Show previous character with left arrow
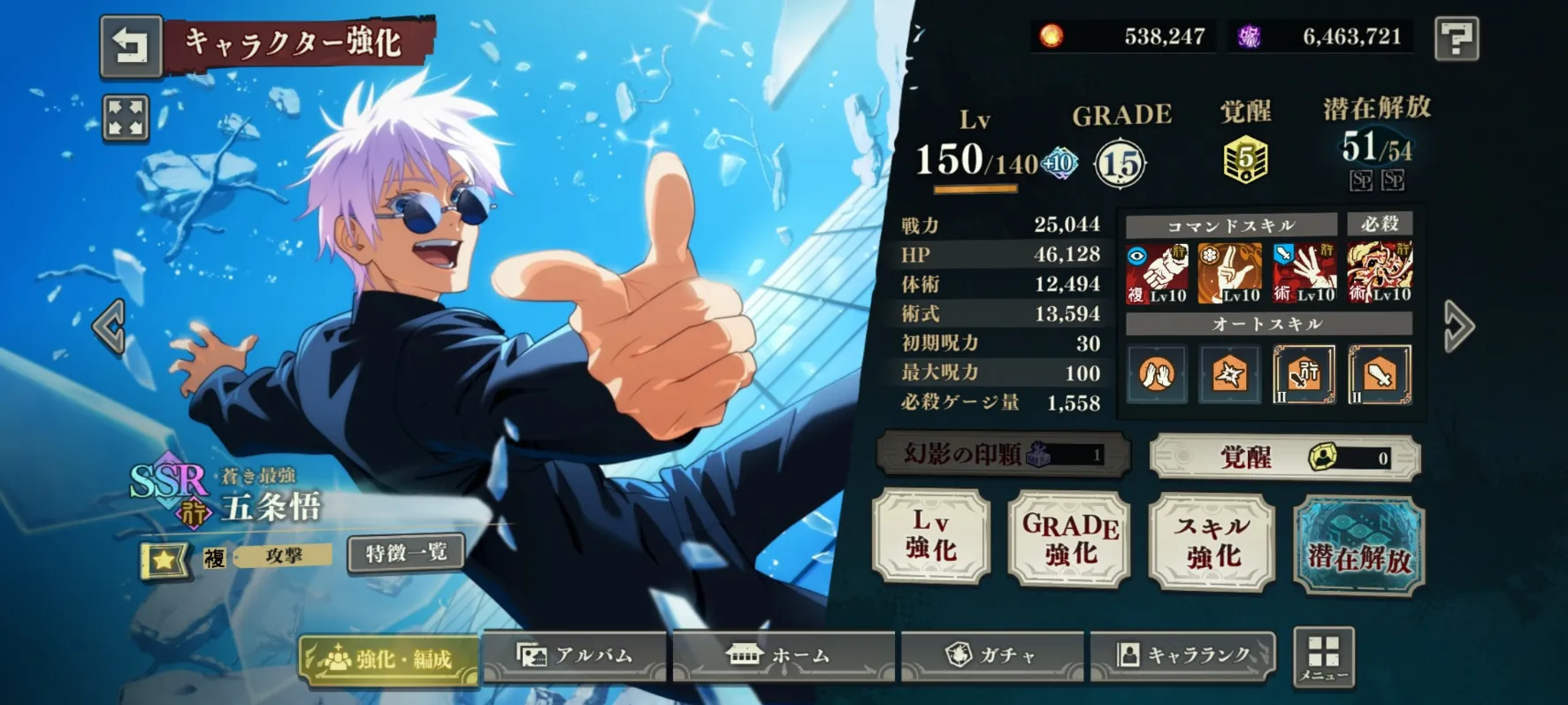 click(110, 326)
